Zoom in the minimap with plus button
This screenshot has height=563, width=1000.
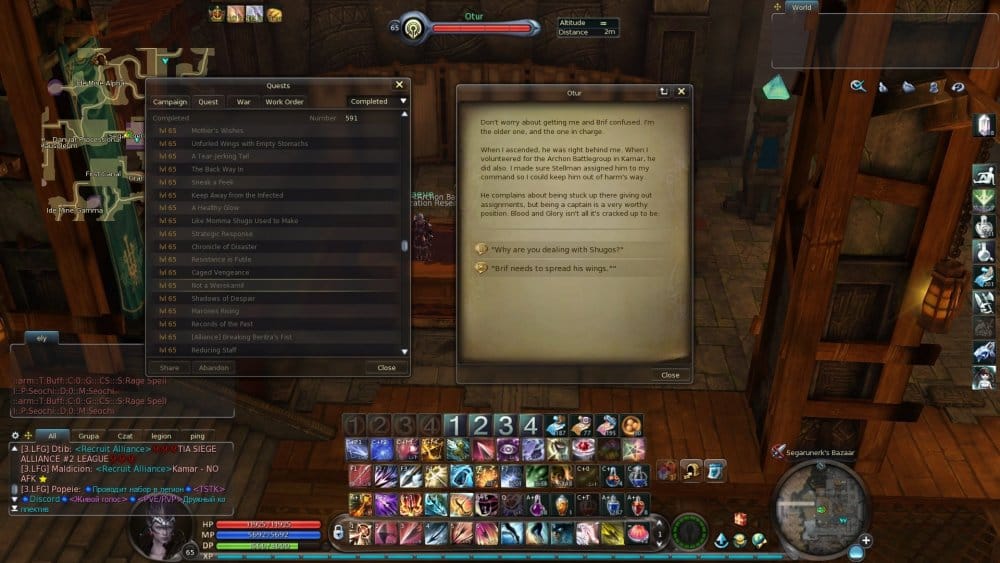point(866,540)
